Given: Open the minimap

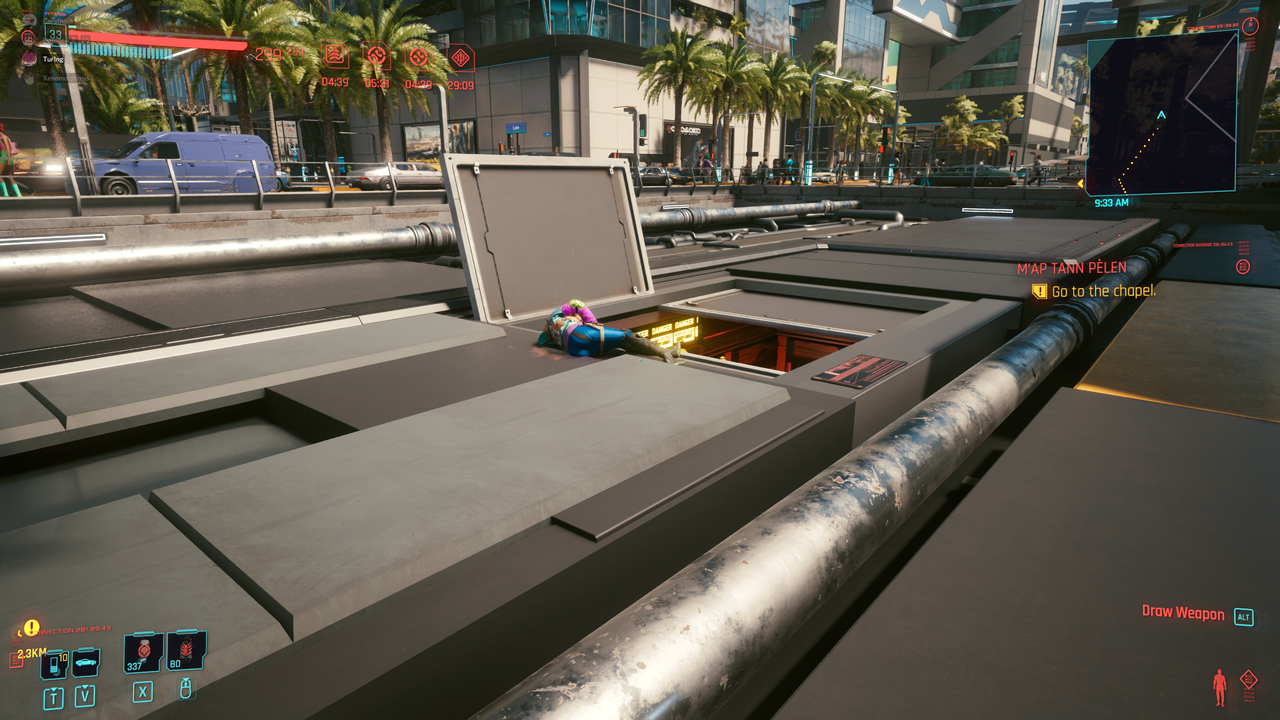Looking at the screenshot, I should [x=1161, y=112].
